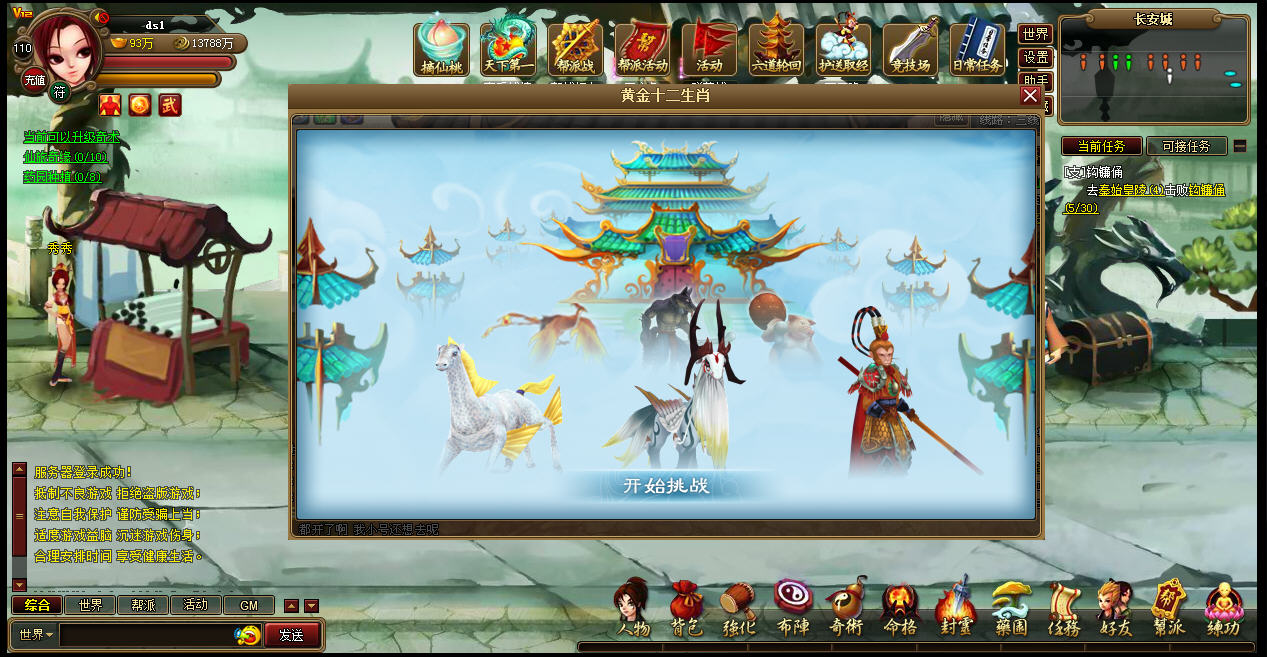Open the 护送取经 escort event
Screen dimensions: 1267x657
843,49
